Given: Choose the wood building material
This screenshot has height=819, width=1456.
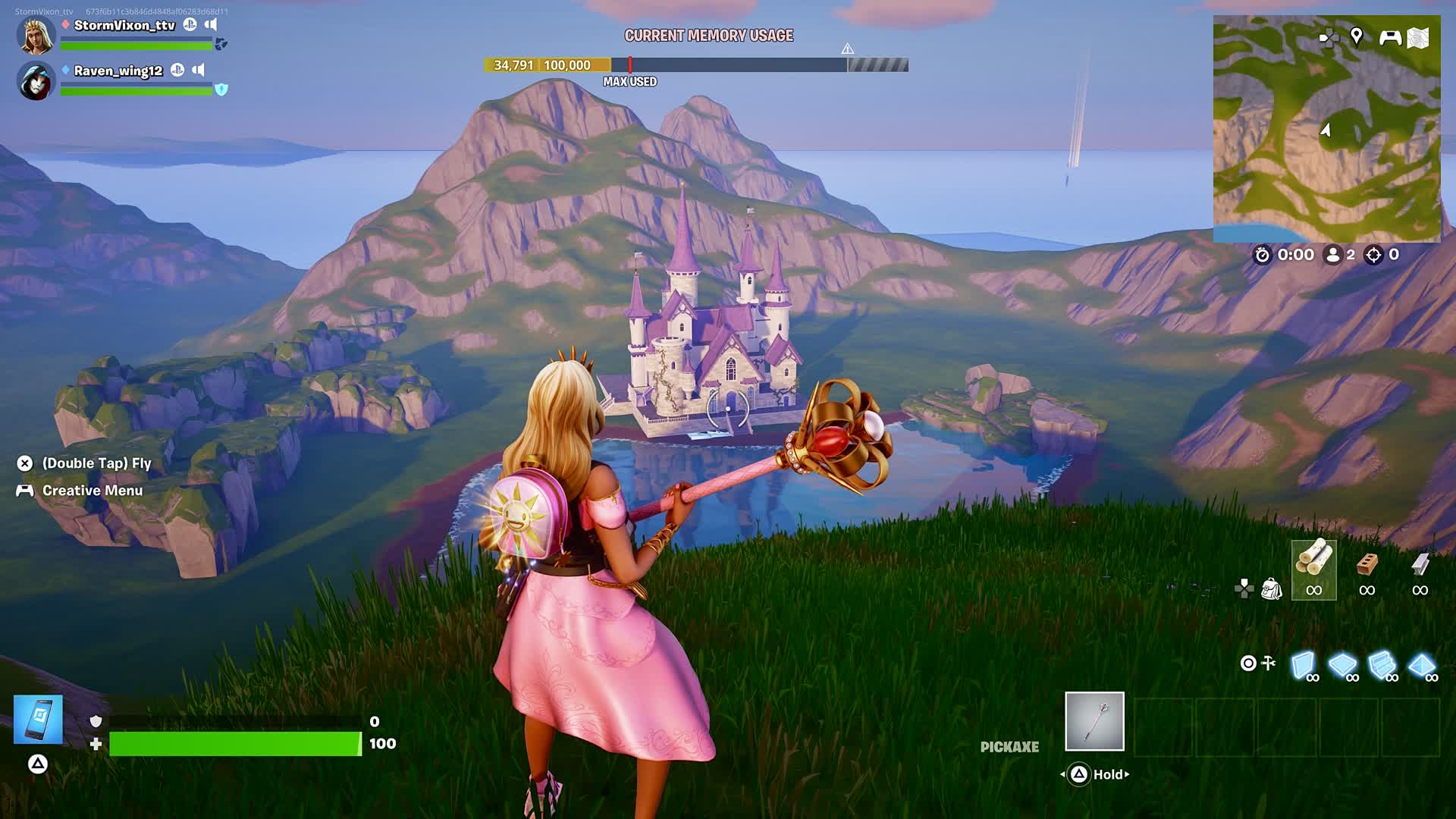Looking at the screenshot, I should (1313, 570).
